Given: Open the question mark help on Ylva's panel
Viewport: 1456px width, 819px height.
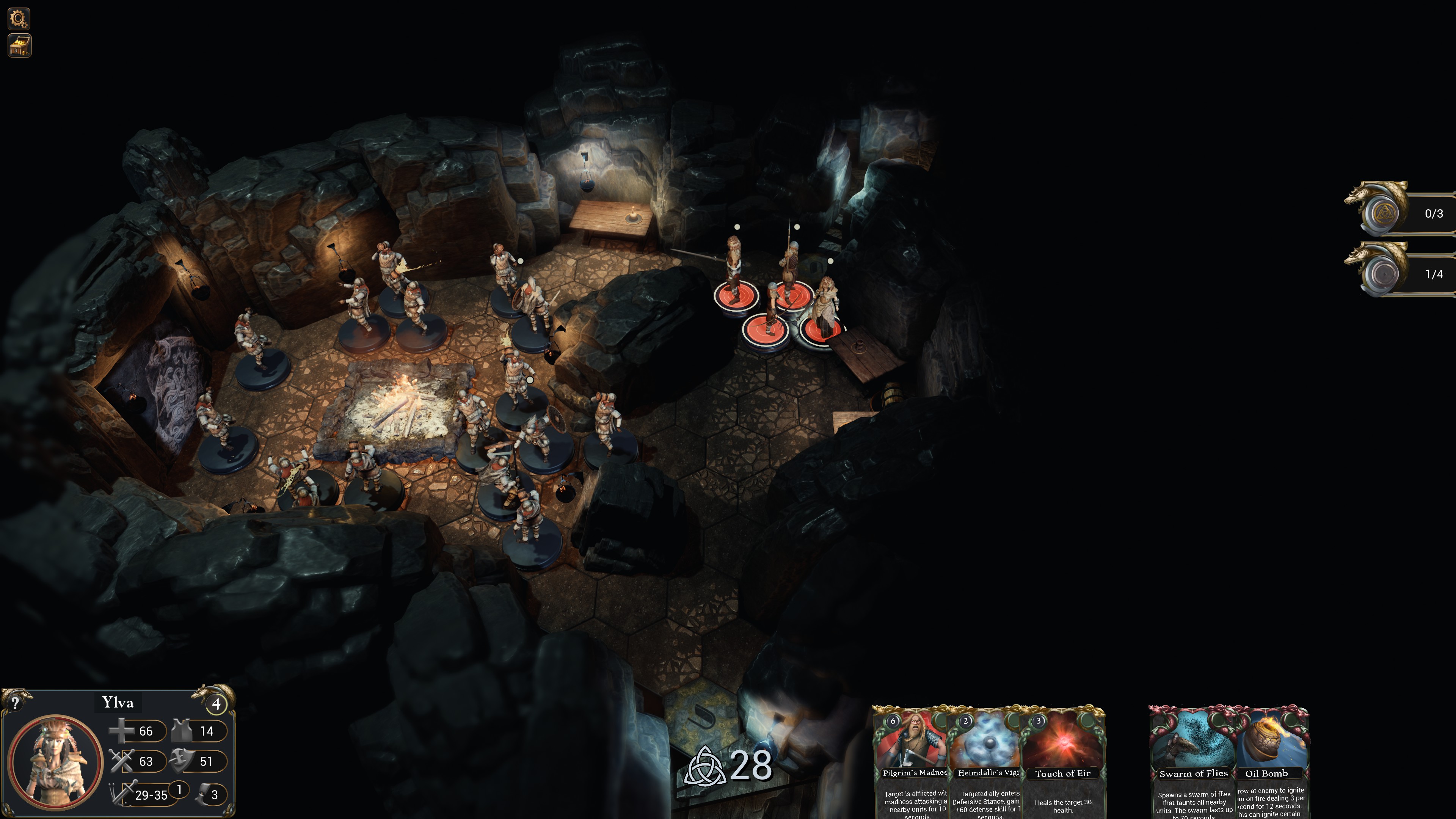Looking at the screenshot, I should [x=15, y=703].
